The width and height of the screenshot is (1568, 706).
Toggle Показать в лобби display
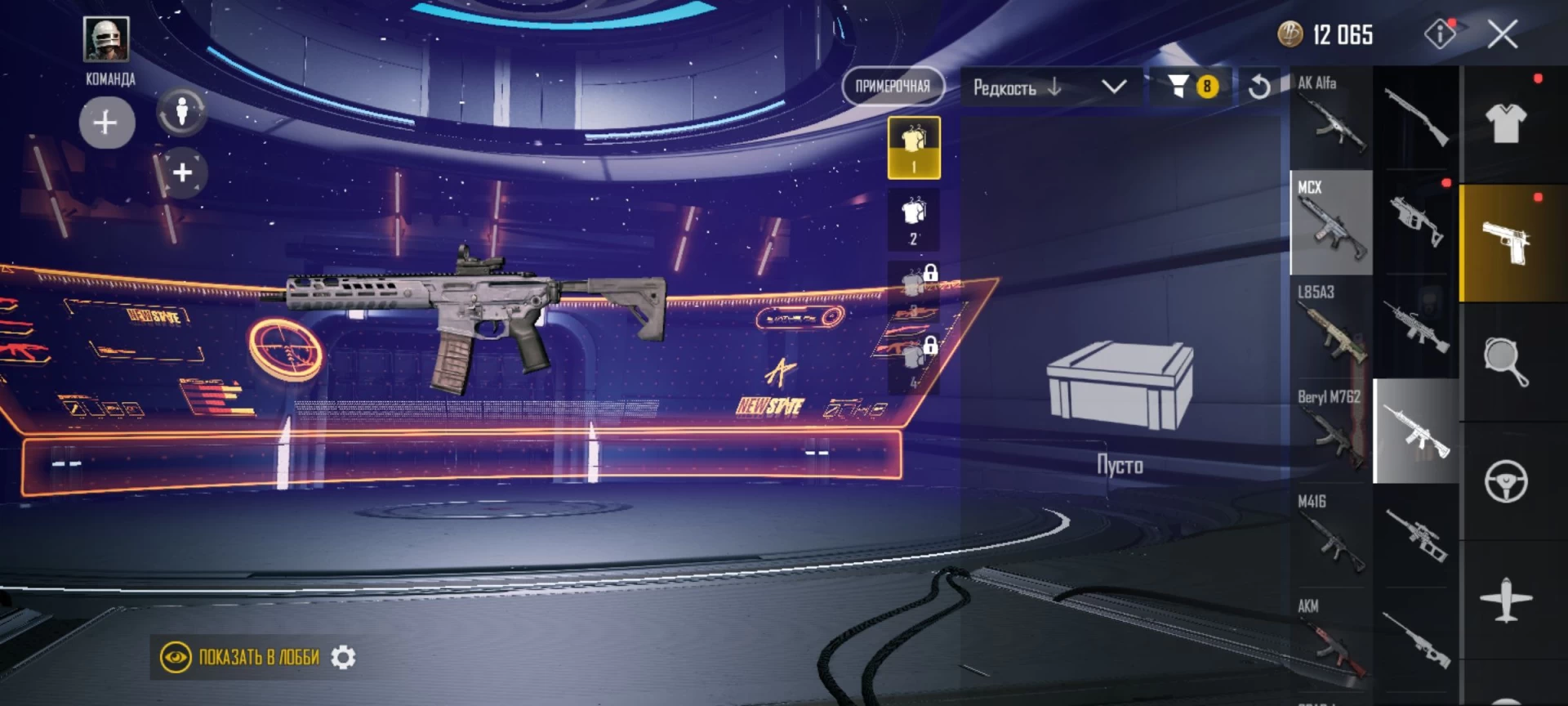(x=240, y=657)
